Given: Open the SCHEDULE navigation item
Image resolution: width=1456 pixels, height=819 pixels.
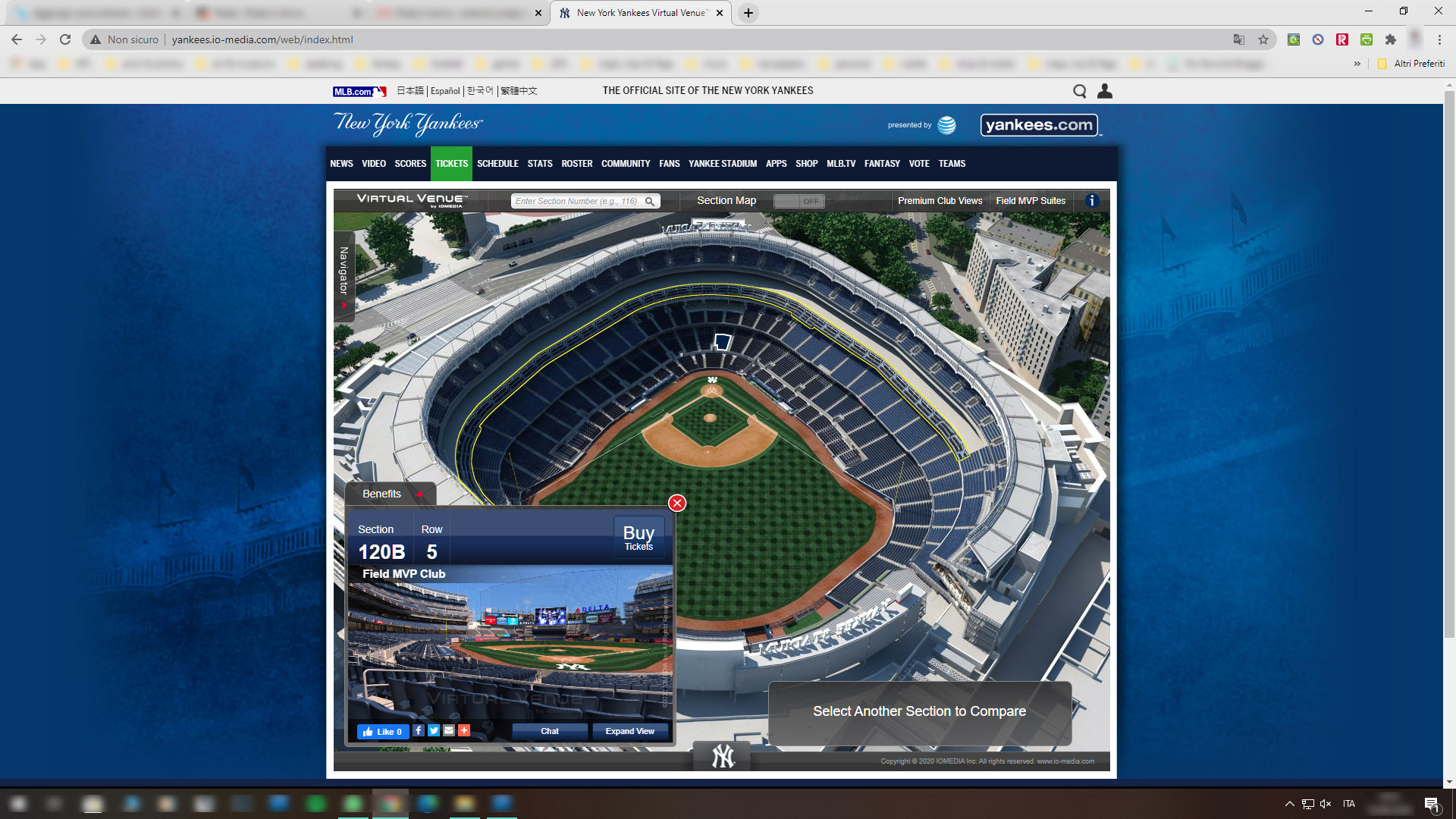Looking at the screenshot, I should [497, 163].
